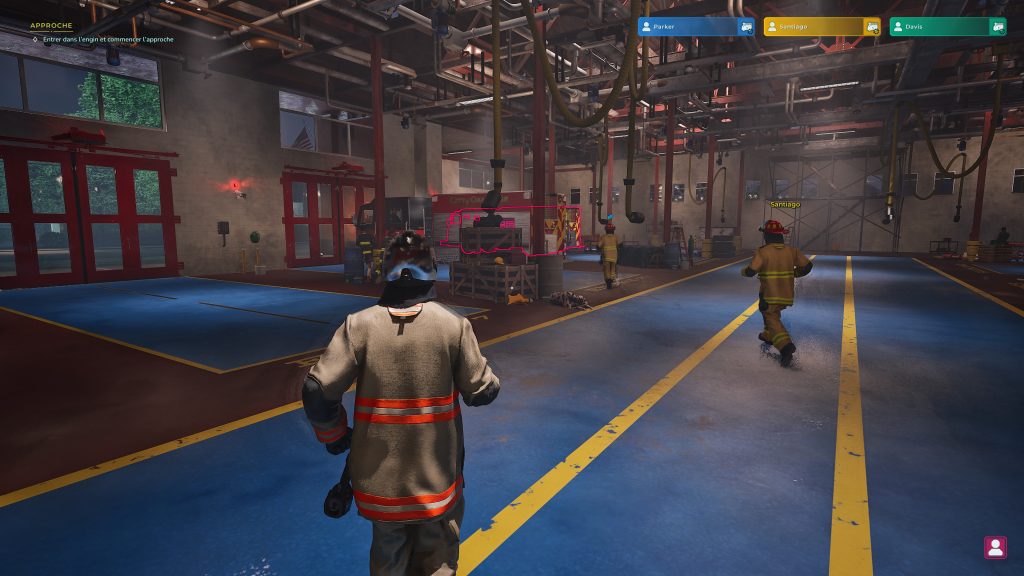Select Parker's blue team member panel

click(x=688, y=27)
